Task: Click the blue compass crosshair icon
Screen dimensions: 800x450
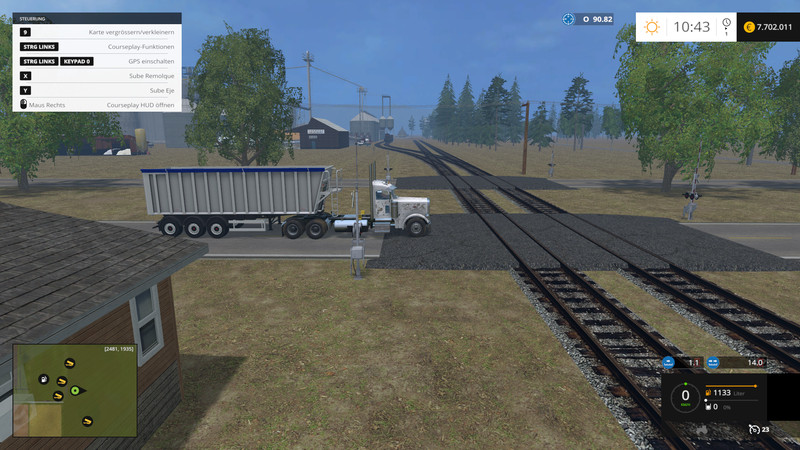Action: tap(569, 18)
